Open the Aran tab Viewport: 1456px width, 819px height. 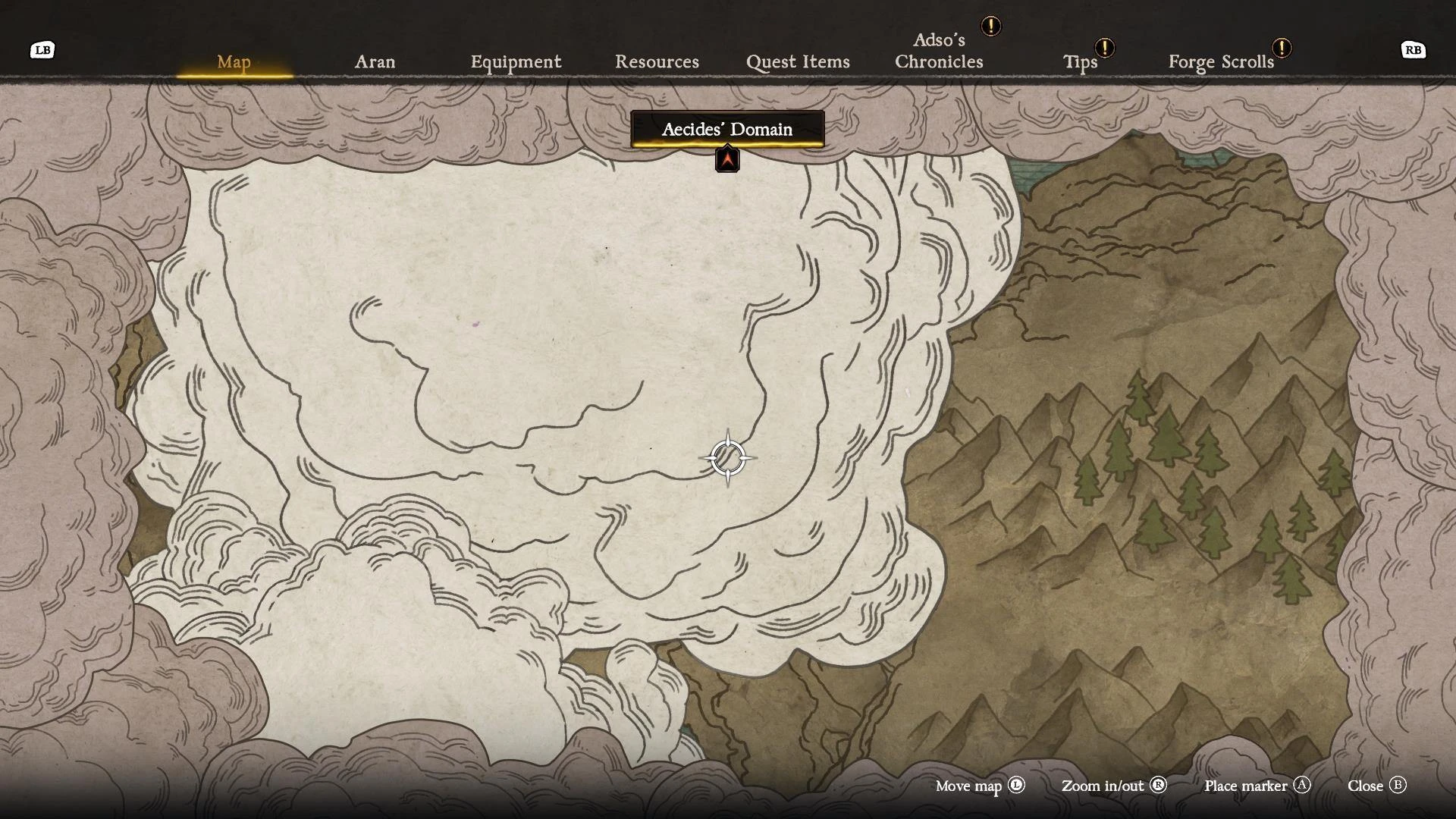tap(375, 62)
